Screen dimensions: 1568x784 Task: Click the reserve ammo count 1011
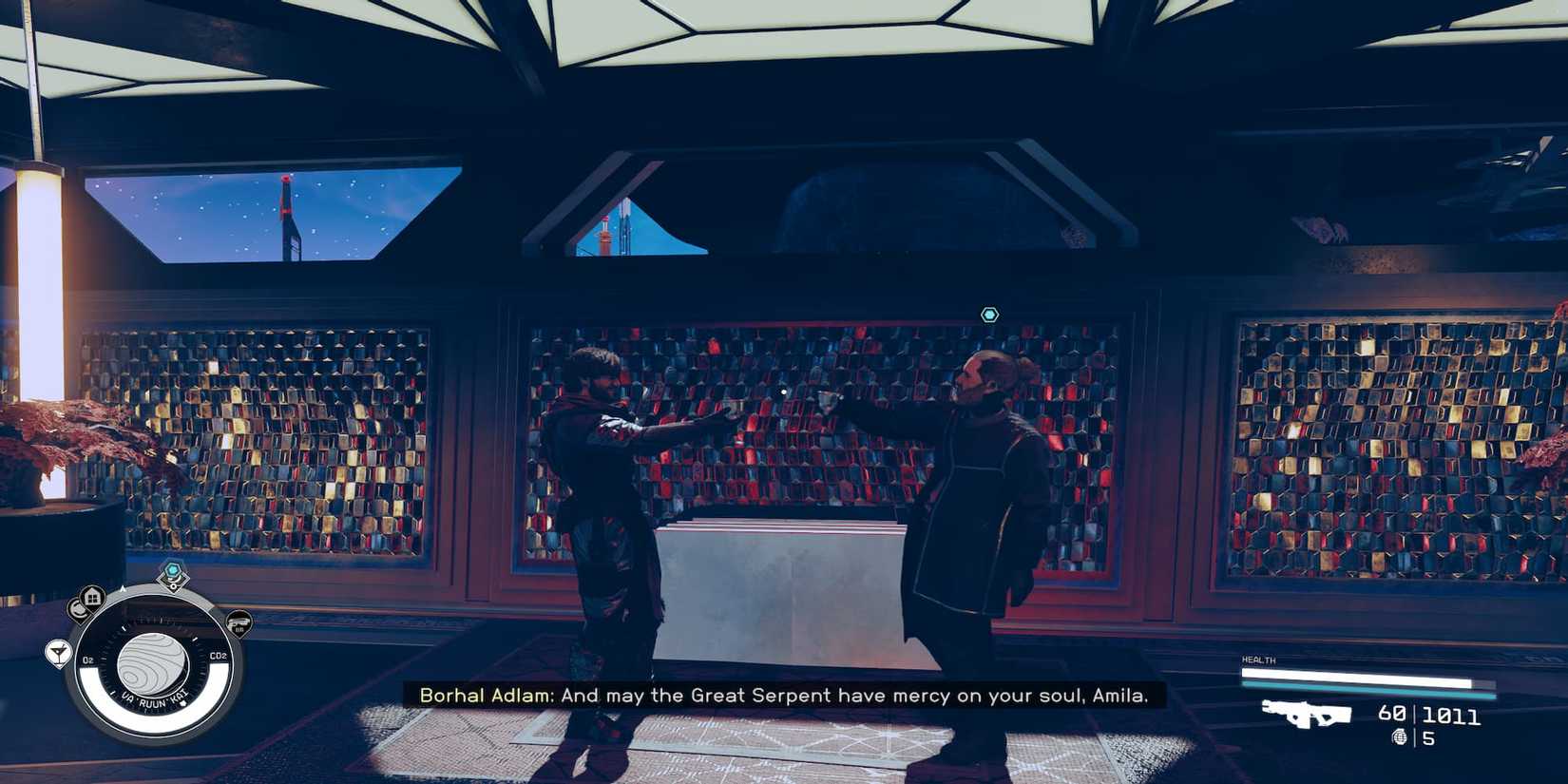coord(1450,715)
